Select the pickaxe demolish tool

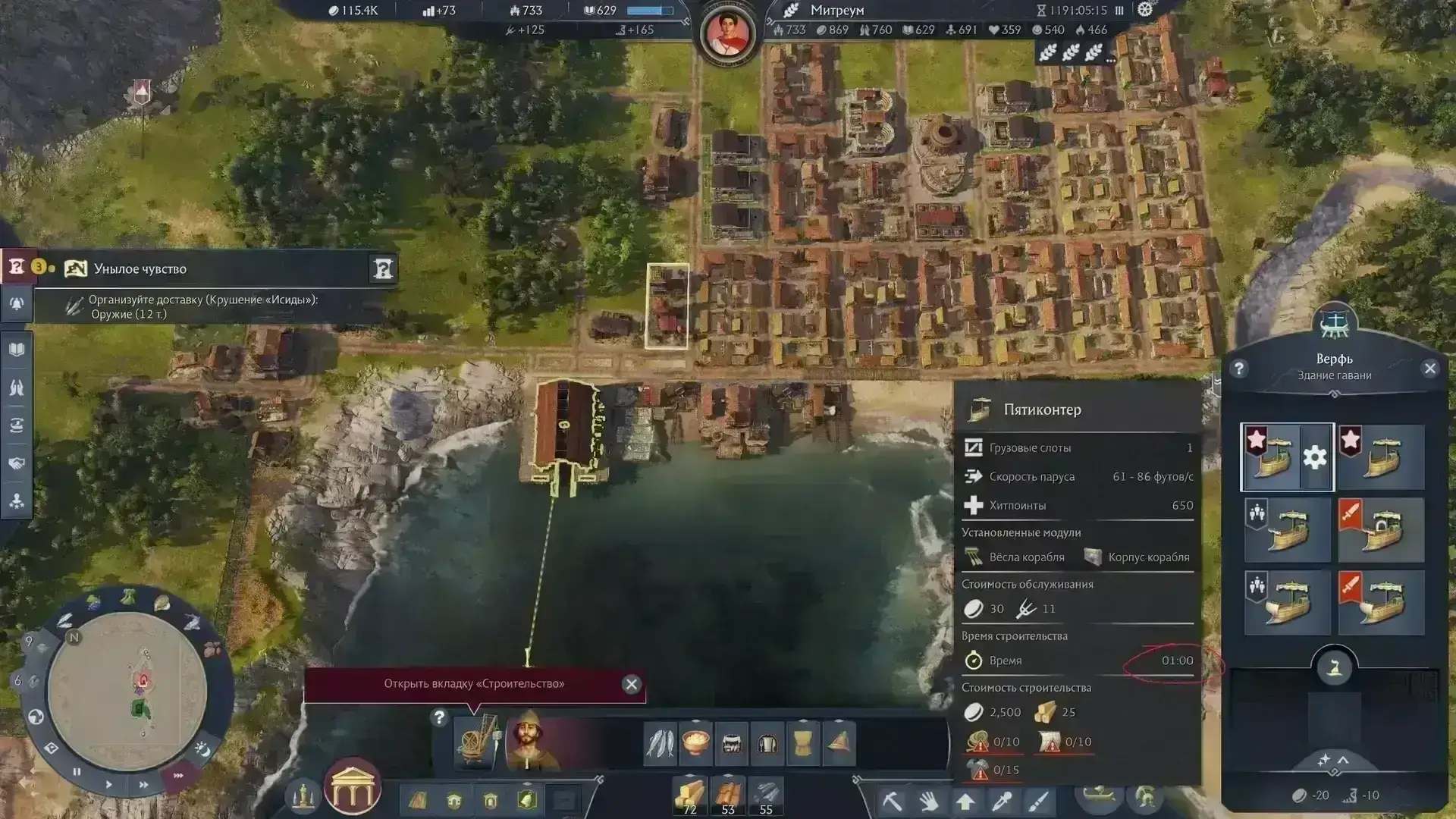point(893,801)
